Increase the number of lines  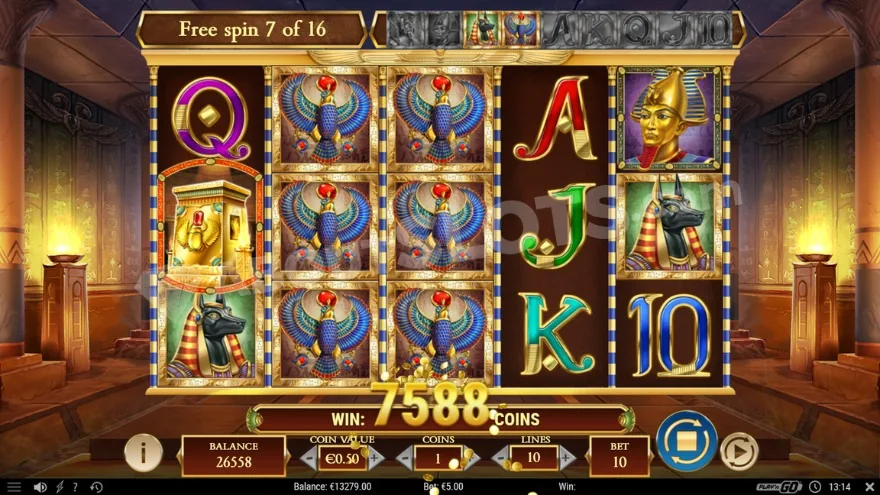pos(567,458)
